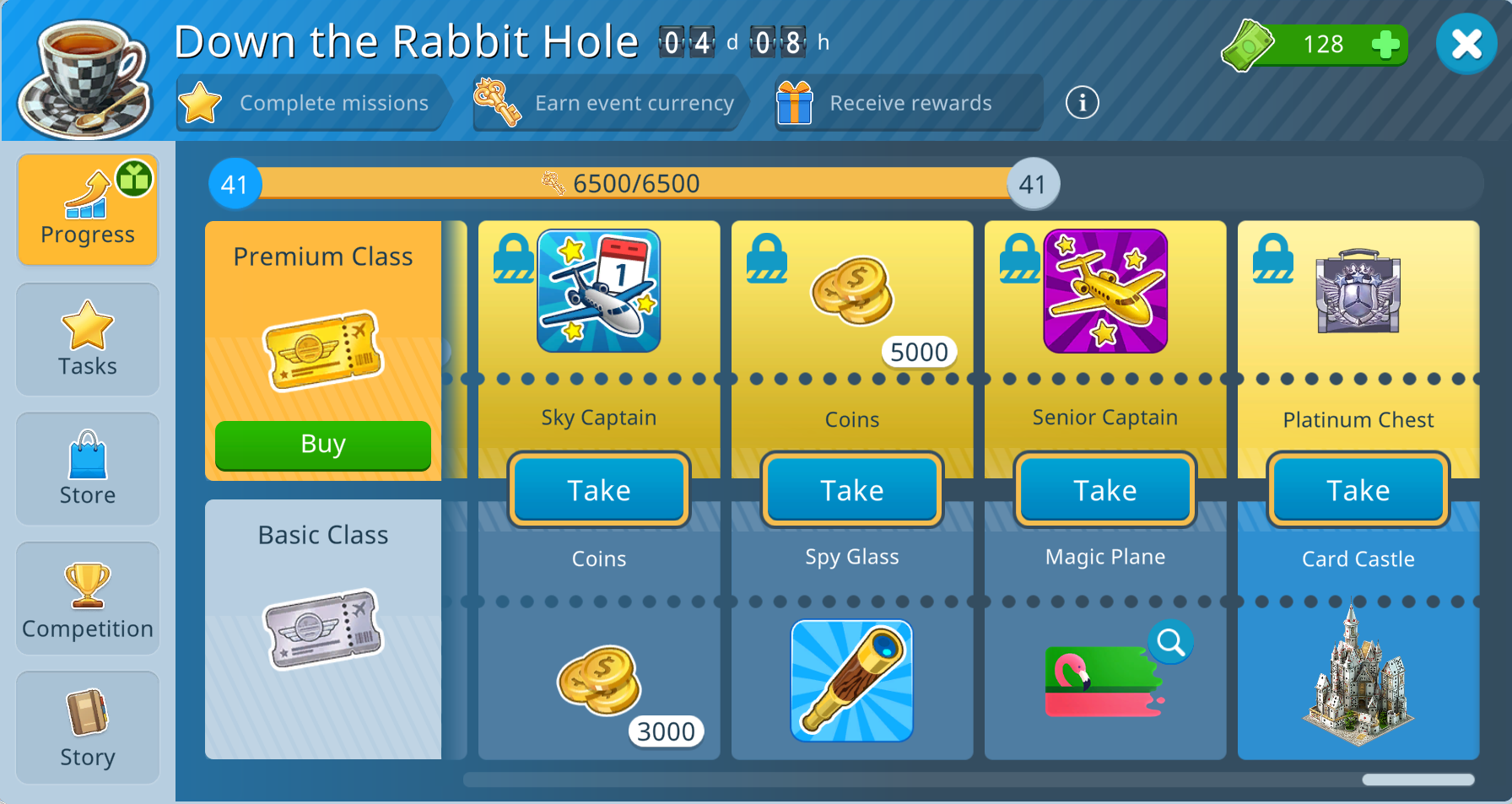Take the 5000 Coins reward
This screenshot has height=804, width=1512.
click(852, 490)
